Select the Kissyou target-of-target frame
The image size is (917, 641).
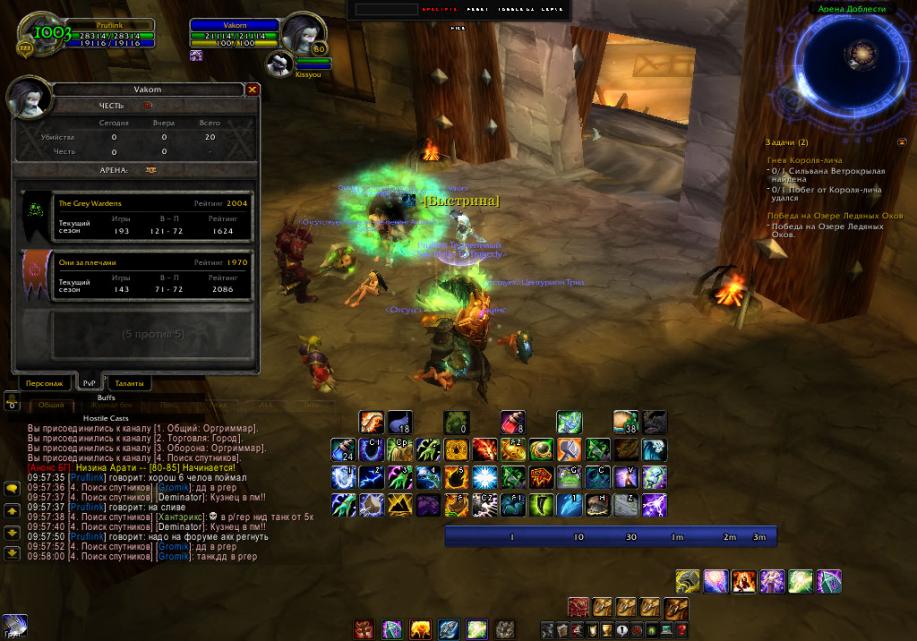point(281,64)
